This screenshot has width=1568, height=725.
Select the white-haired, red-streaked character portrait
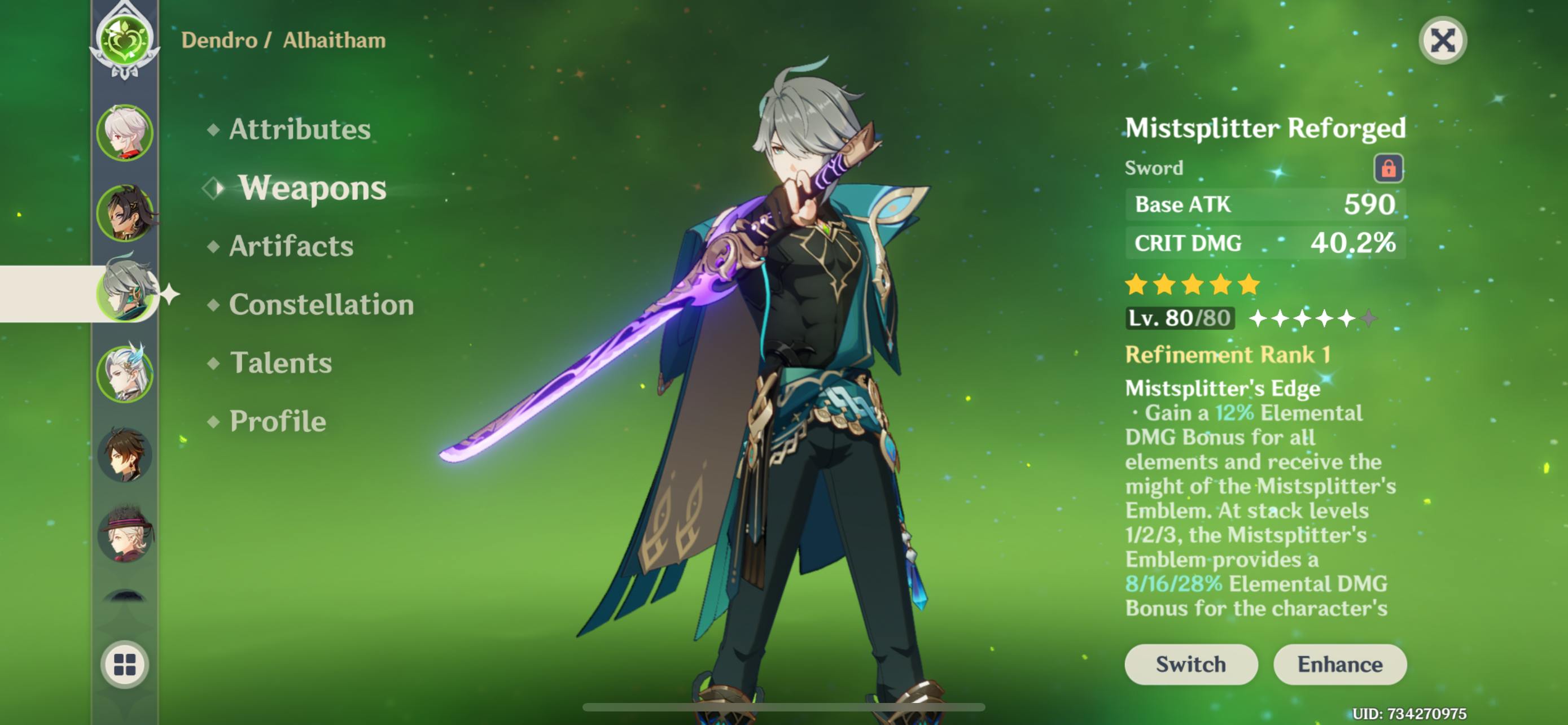click(x=125, y=133)
